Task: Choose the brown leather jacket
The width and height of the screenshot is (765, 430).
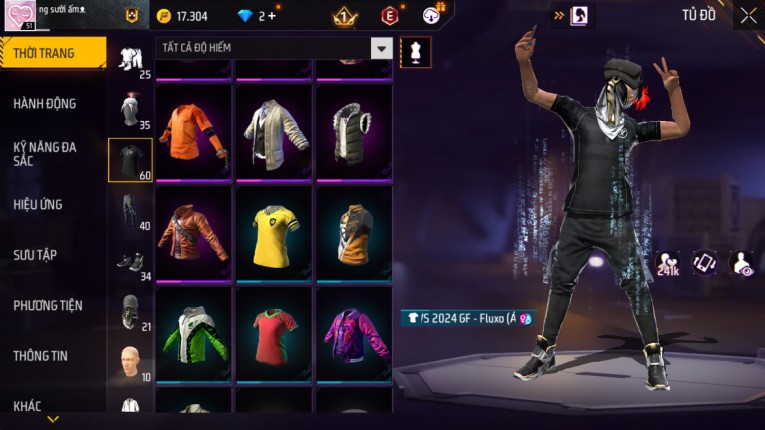Action: [194, 235]
